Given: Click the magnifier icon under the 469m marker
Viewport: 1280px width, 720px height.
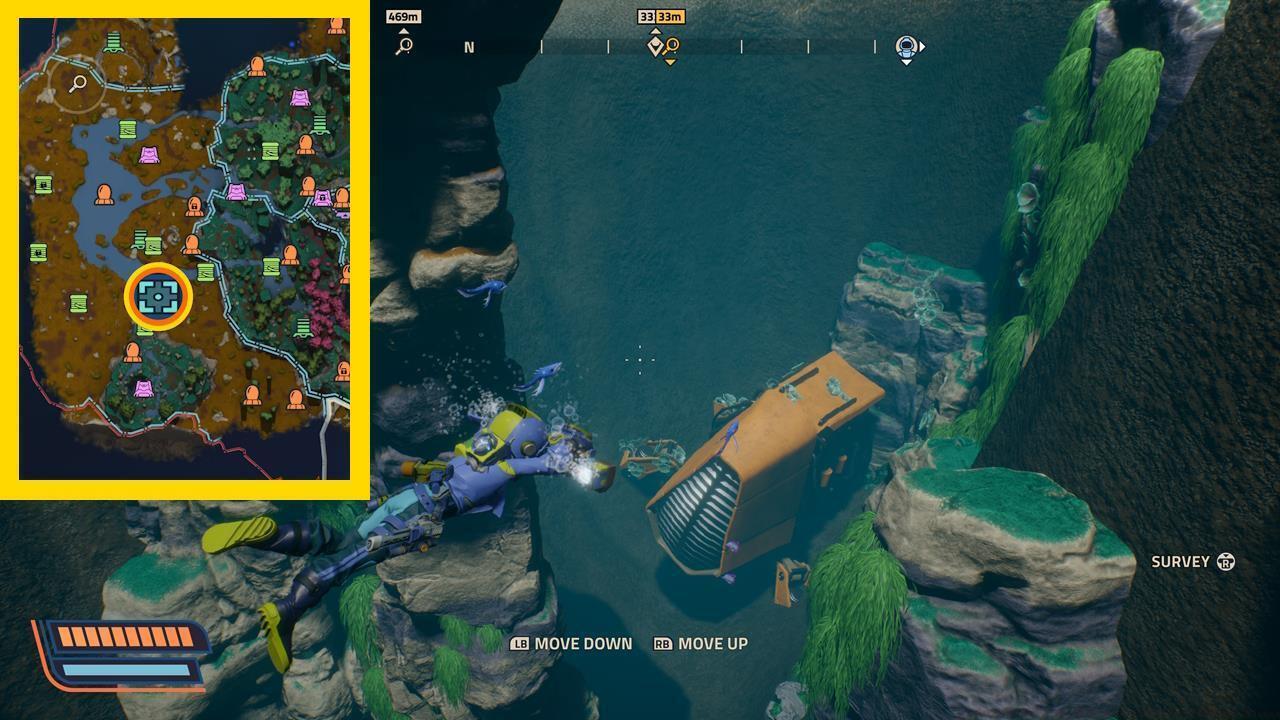Looking at the screenshot, I should pyautogui.click(x=403, y=46).
